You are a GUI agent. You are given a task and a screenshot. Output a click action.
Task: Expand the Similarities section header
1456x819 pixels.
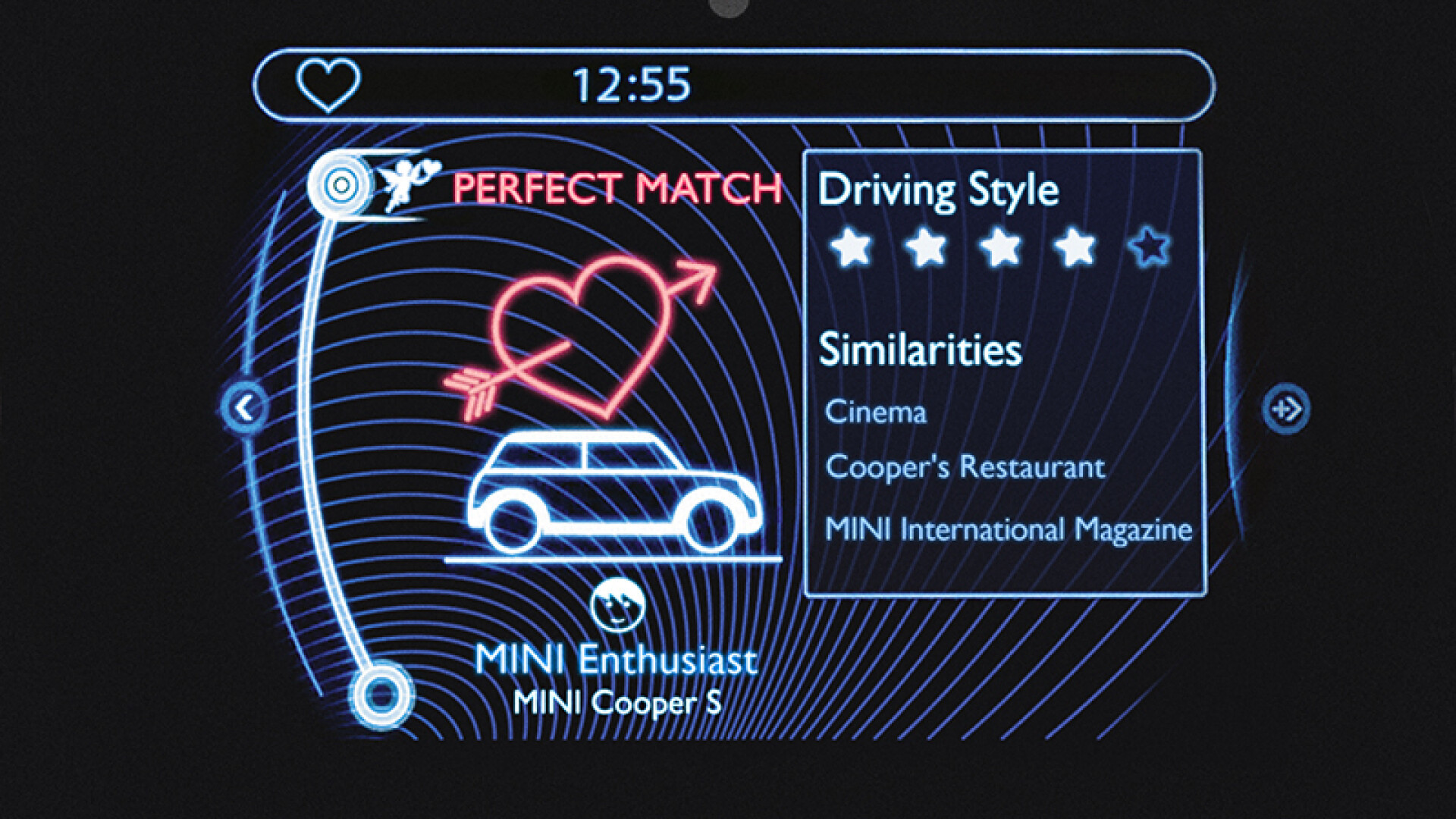922,349
